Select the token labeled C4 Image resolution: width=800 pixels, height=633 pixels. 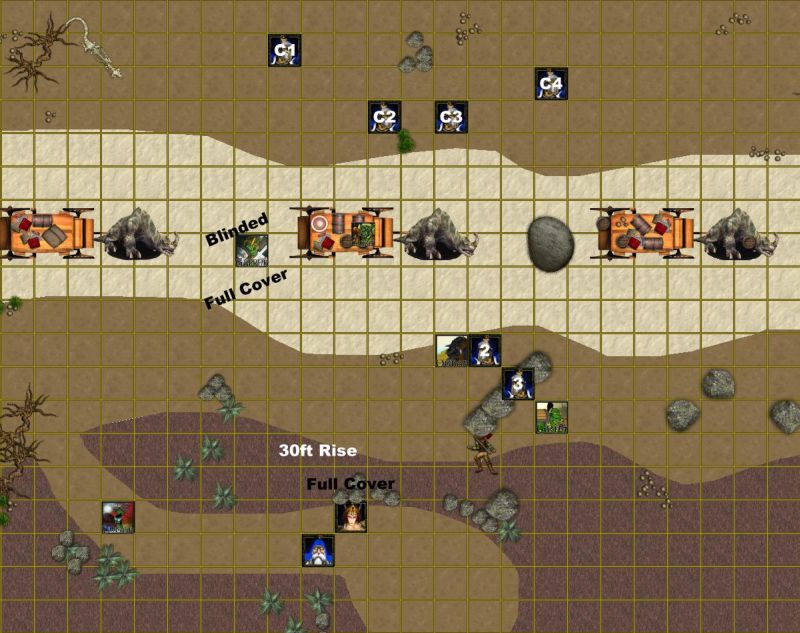pos(551,84)
